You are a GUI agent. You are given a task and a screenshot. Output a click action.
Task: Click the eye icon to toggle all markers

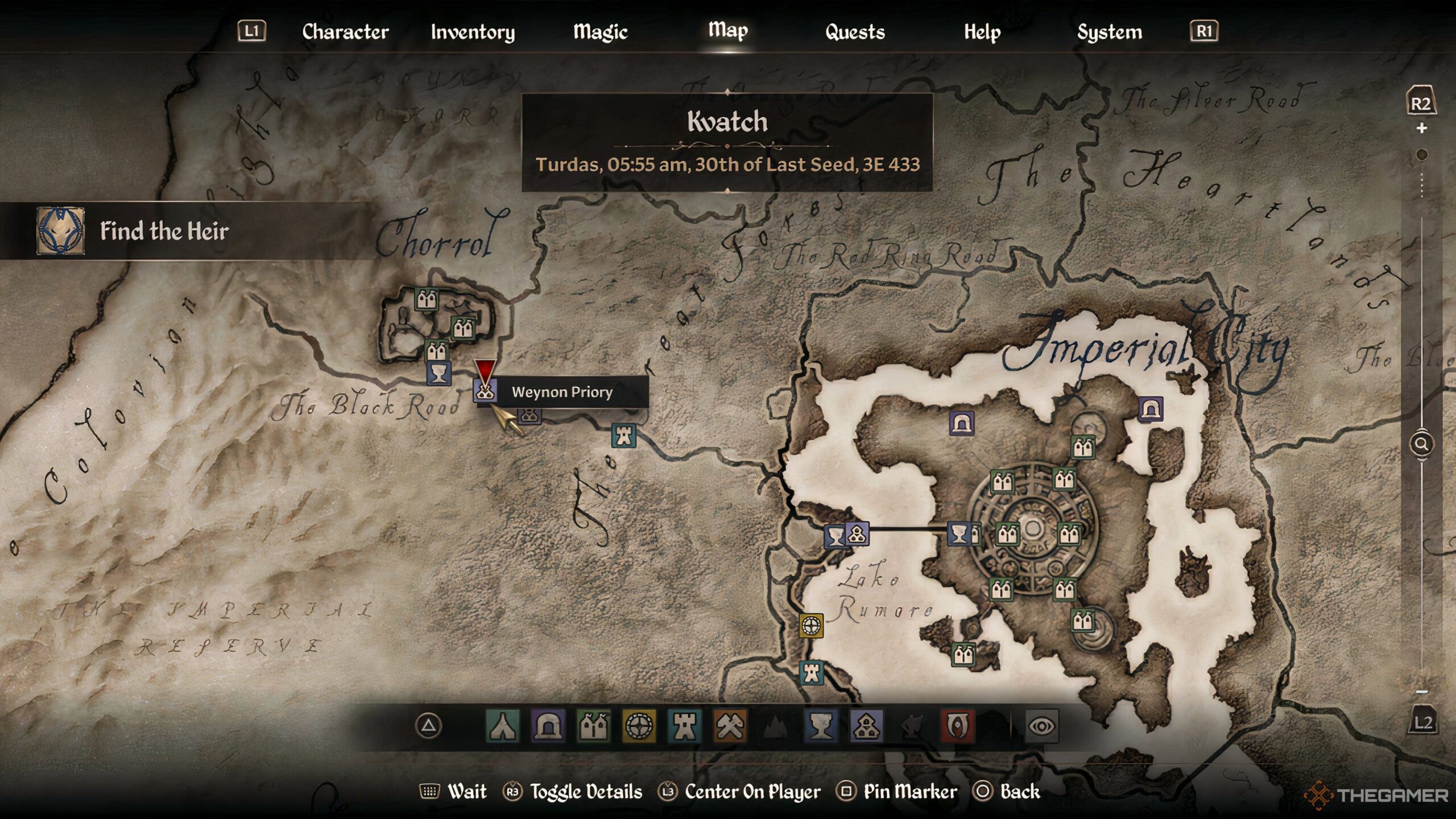click(x=1042, y=726)
